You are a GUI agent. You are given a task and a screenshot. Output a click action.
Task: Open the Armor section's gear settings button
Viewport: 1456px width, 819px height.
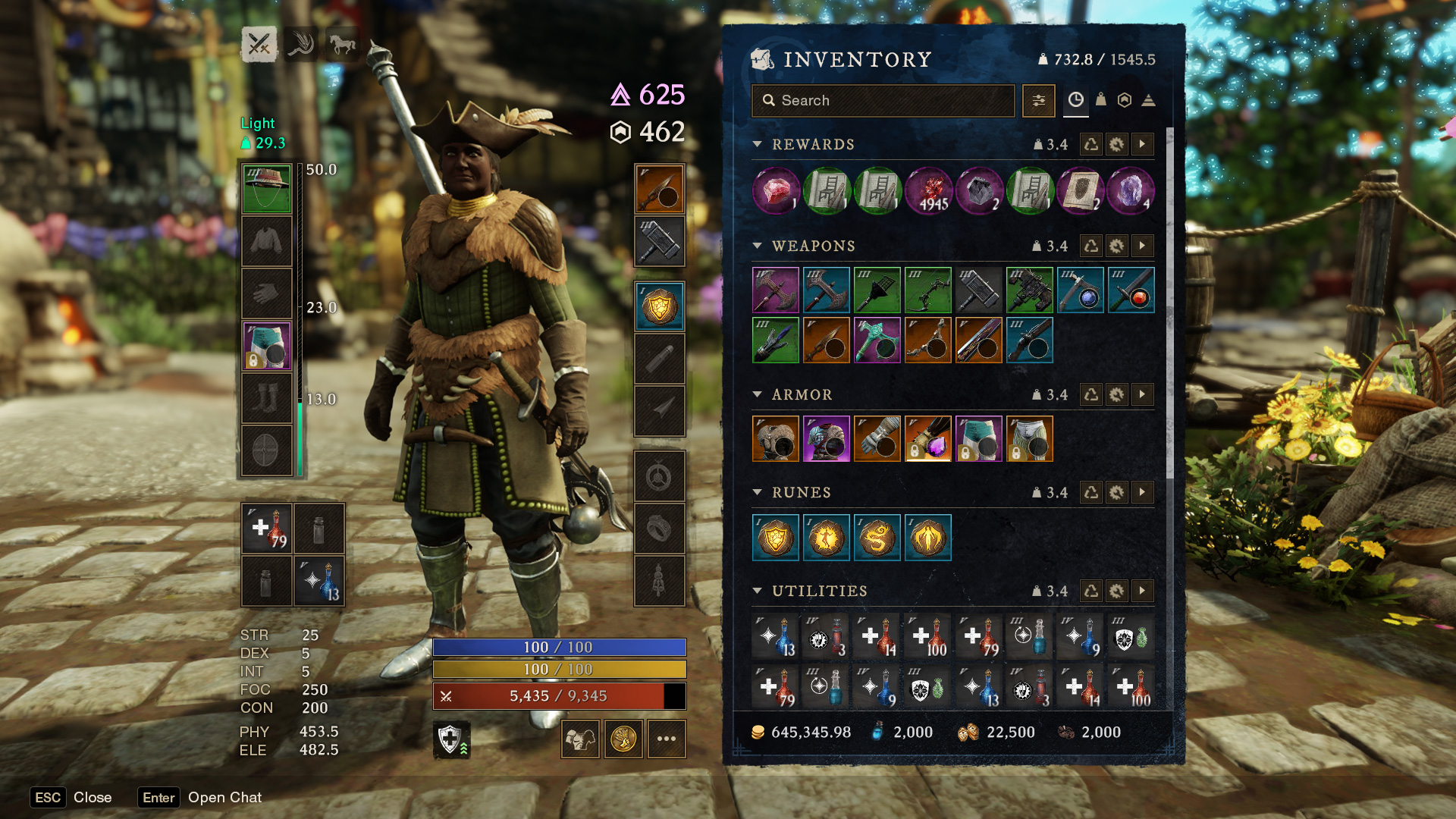1116,394
